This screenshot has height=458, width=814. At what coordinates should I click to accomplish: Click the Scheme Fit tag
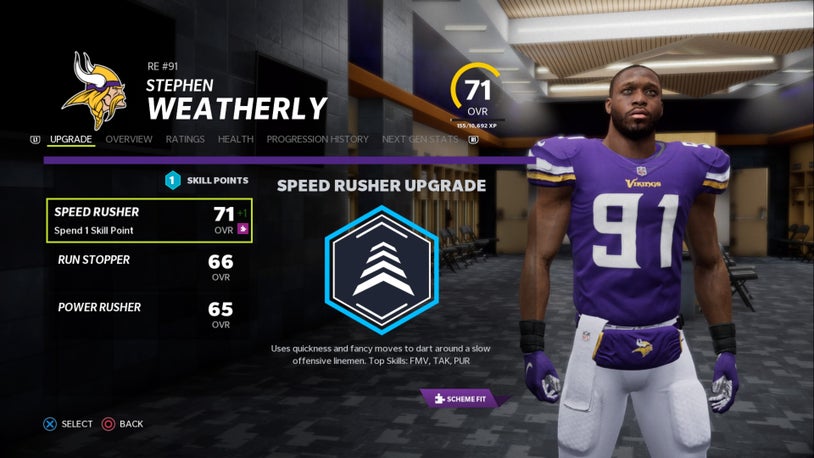(x=465, y=398)
